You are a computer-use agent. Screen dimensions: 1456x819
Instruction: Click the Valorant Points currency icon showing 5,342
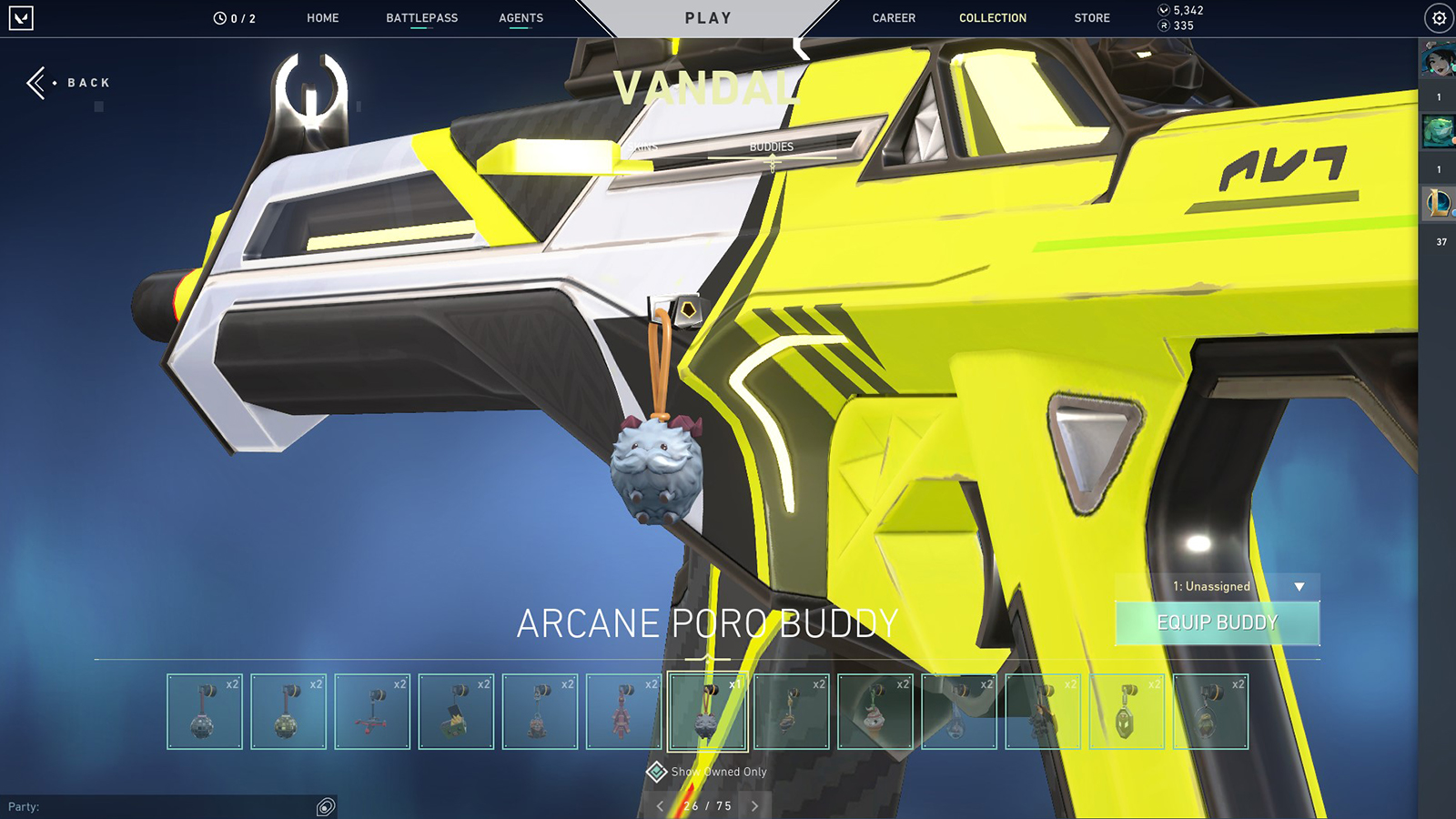click(1162, 10)
